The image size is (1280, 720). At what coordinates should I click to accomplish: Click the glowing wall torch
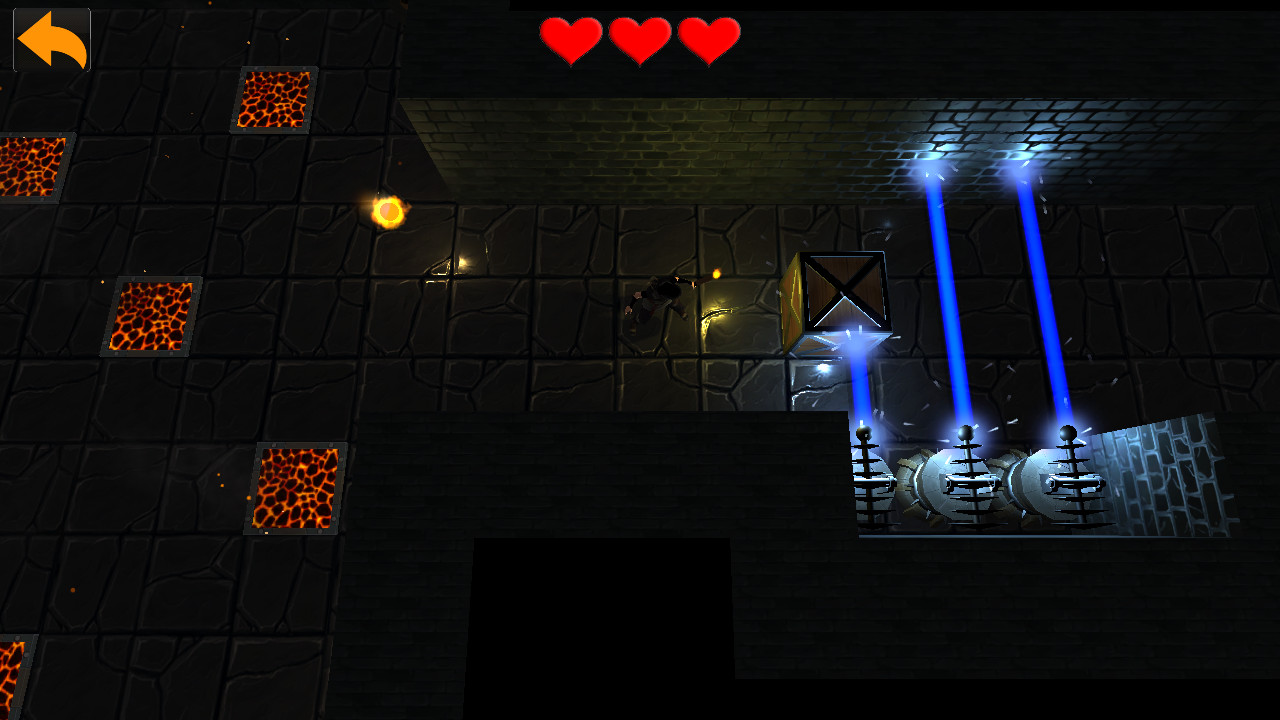pyautogui.click(x=388, y=212)
